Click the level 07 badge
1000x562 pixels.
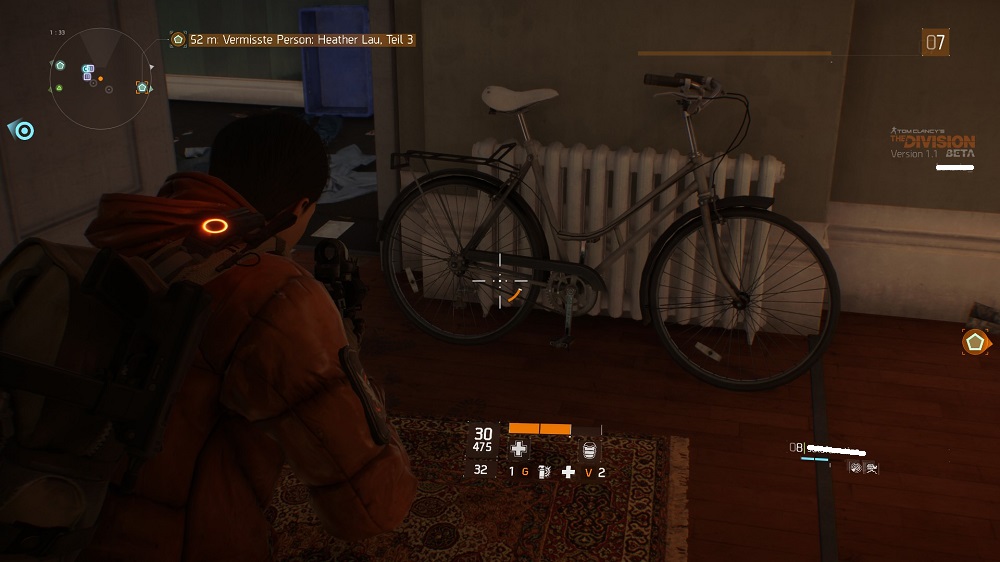935,42
